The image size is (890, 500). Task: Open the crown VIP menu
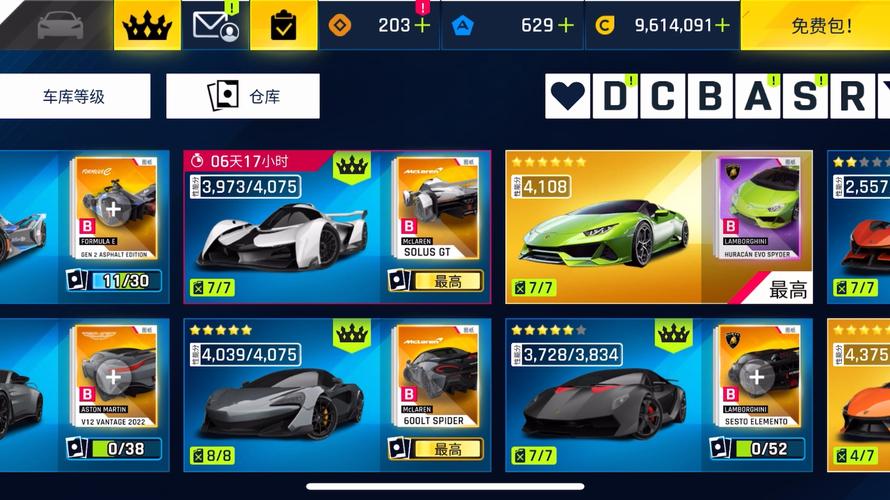(147, 25)
